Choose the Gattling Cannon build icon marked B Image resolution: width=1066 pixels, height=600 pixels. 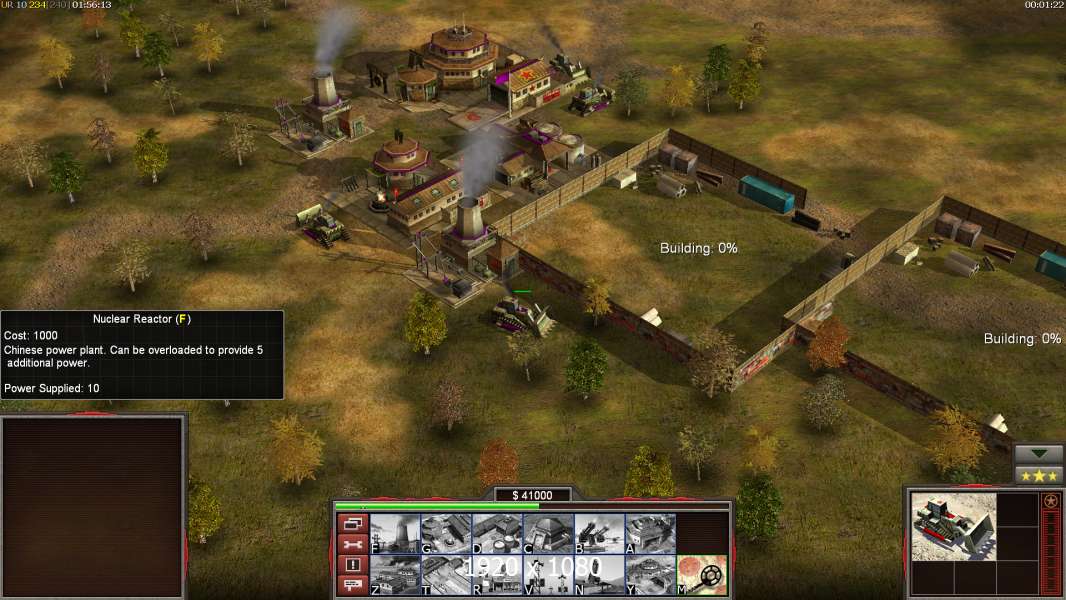point(599,534)
